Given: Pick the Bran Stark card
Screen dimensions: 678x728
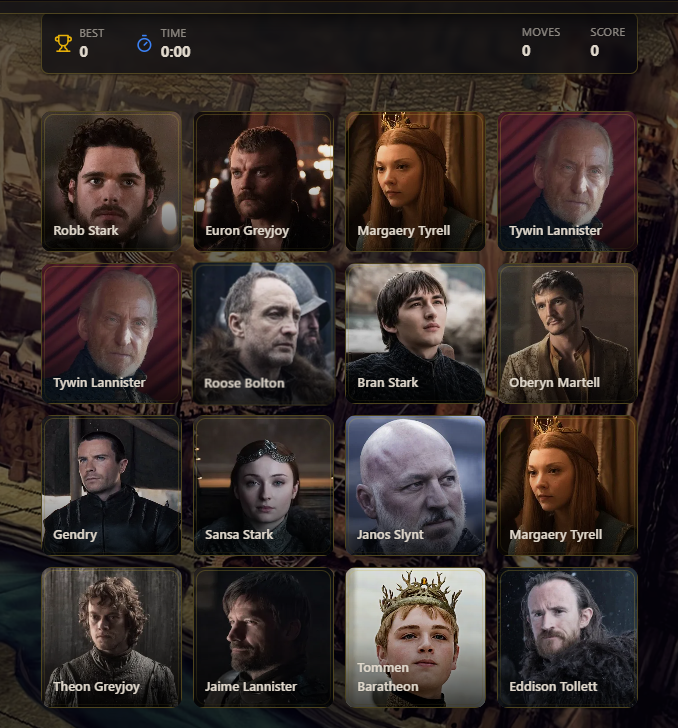Looking at the screenshot, I should pos(415,333).
